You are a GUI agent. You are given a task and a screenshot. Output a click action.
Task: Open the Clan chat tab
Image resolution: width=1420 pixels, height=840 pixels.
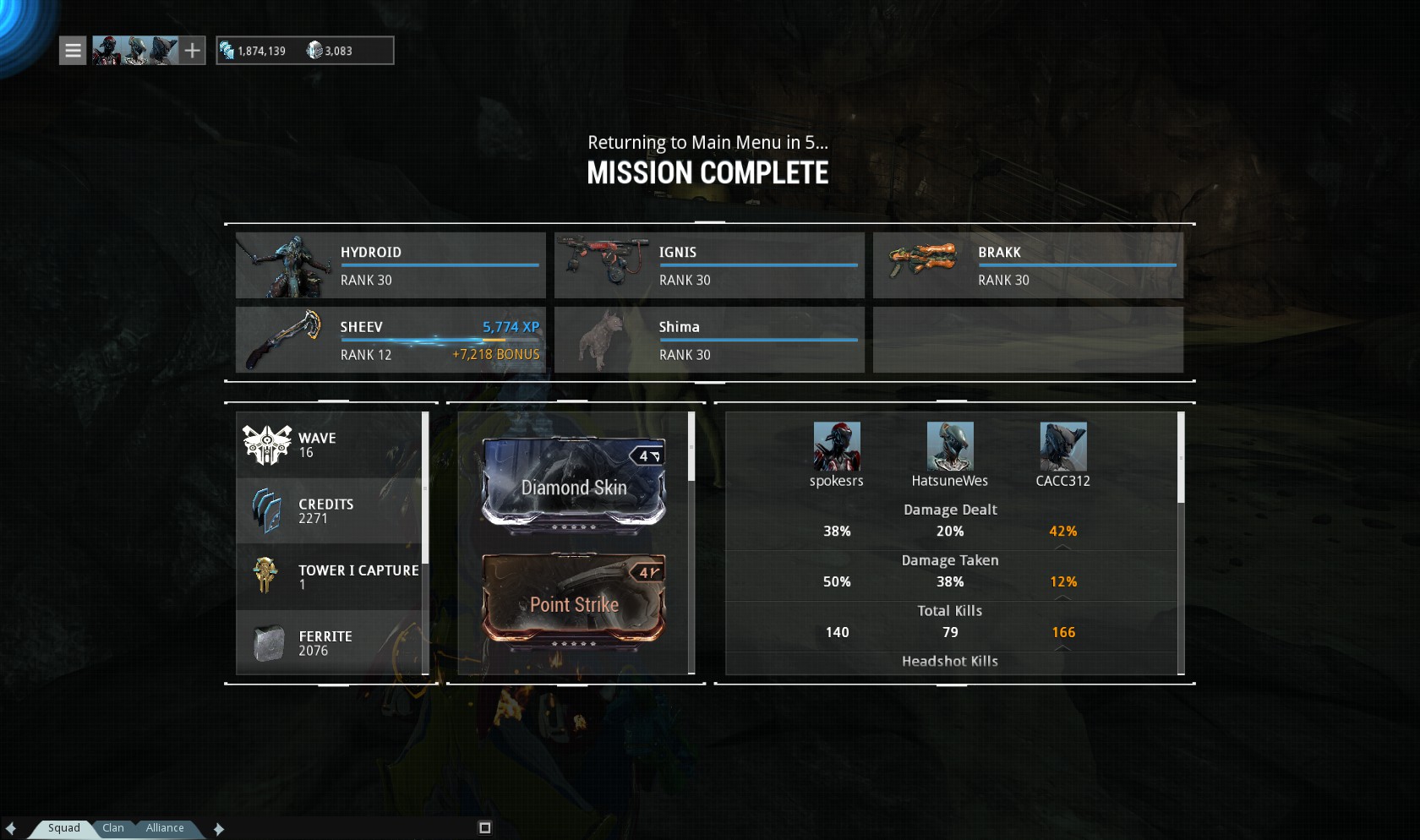point(113,828)
